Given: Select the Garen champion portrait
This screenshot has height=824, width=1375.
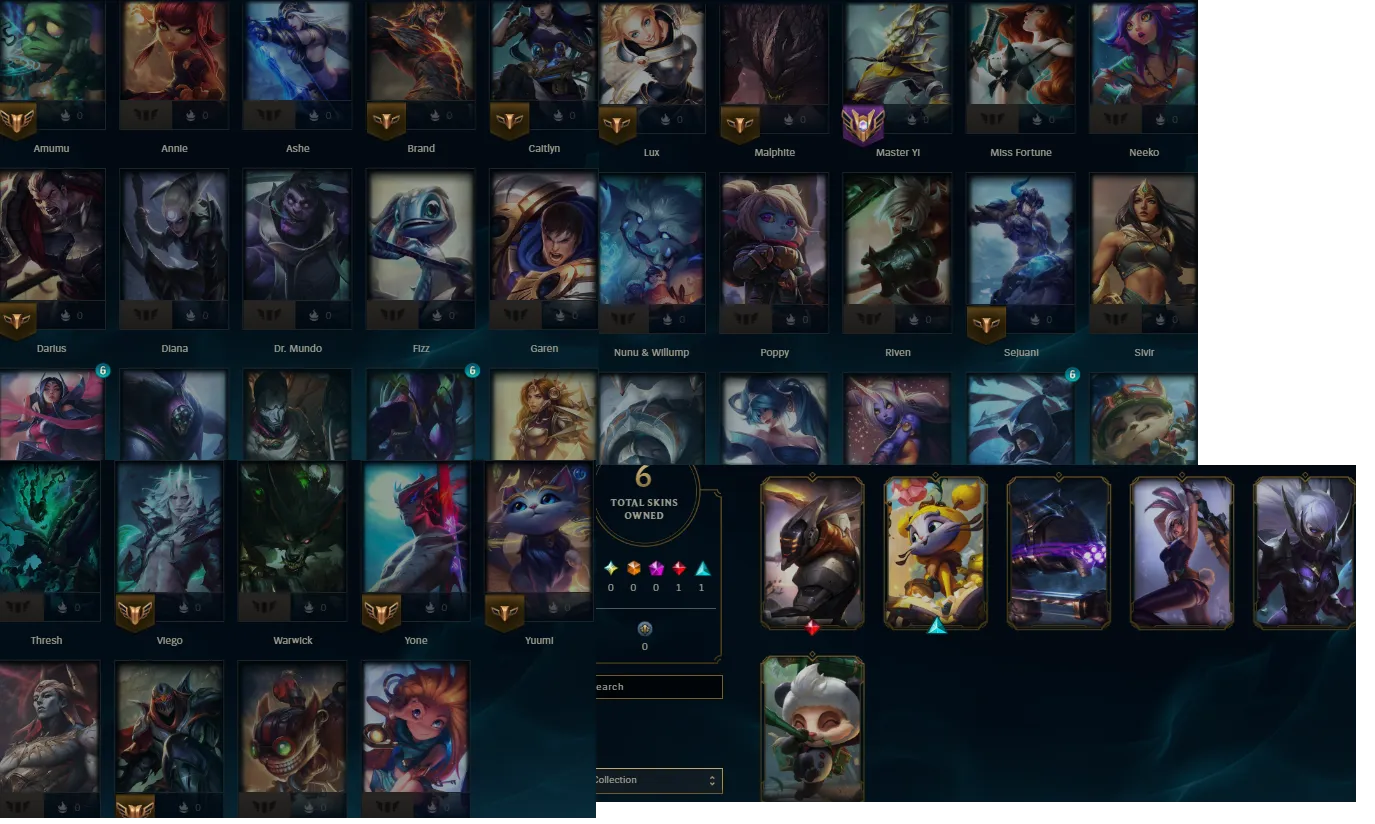Looking at the screenshot, I should [544, 237].
